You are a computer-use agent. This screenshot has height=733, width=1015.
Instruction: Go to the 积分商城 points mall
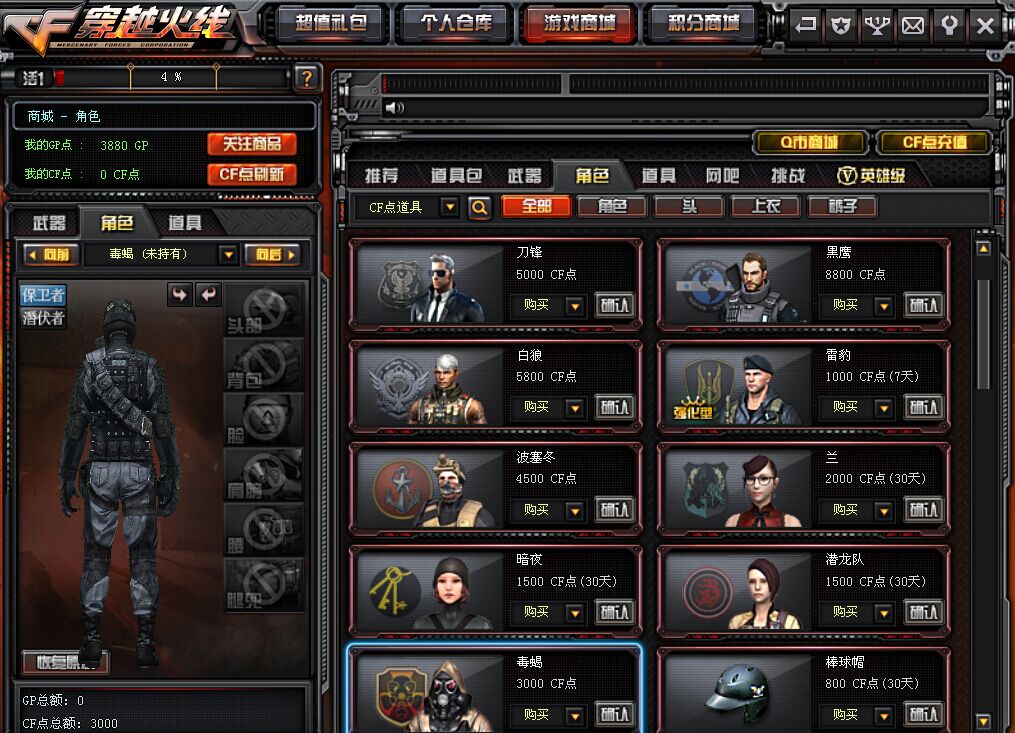pos(701,23)
